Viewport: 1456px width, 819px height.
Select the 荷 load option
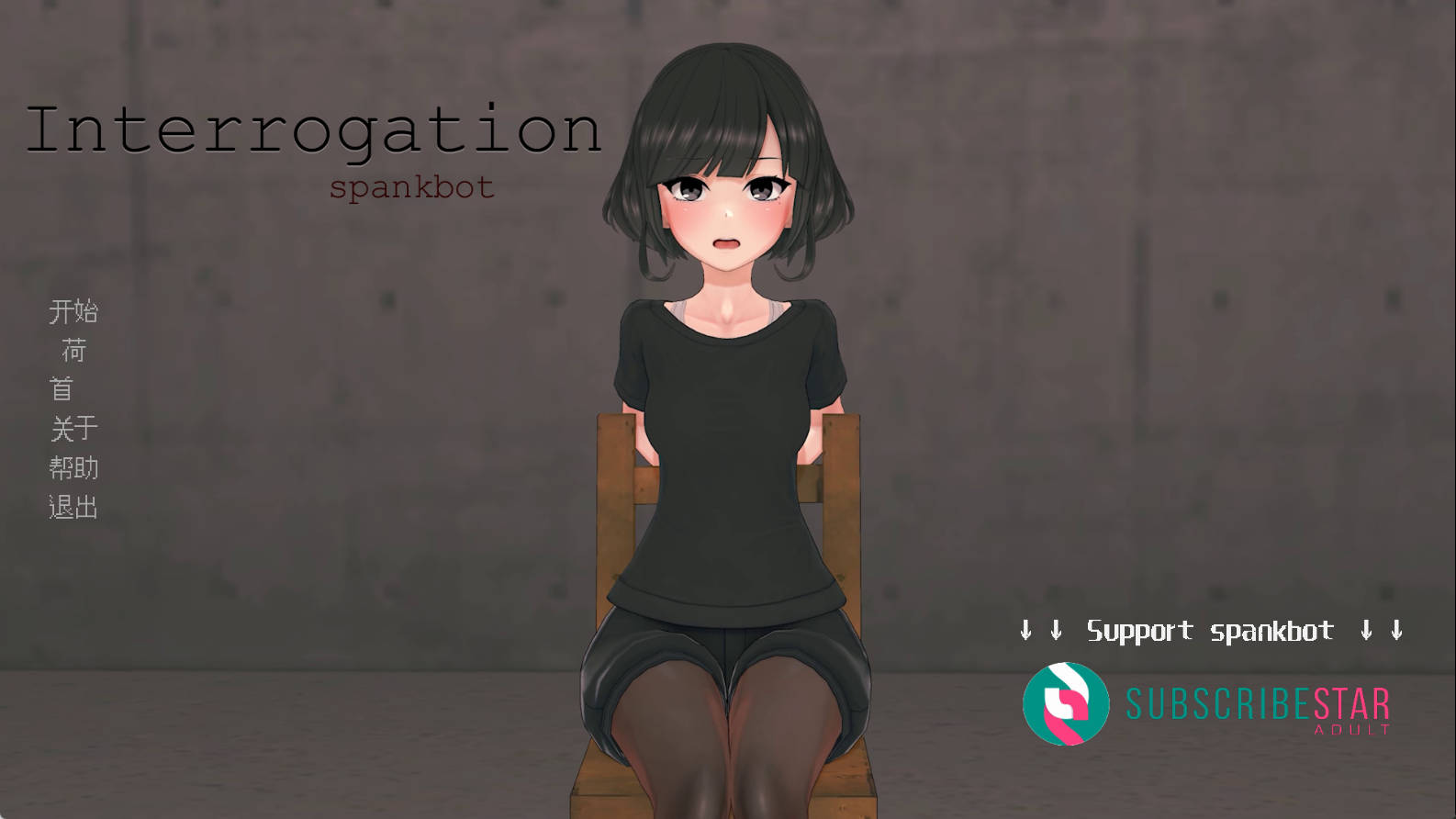[74, 351]
